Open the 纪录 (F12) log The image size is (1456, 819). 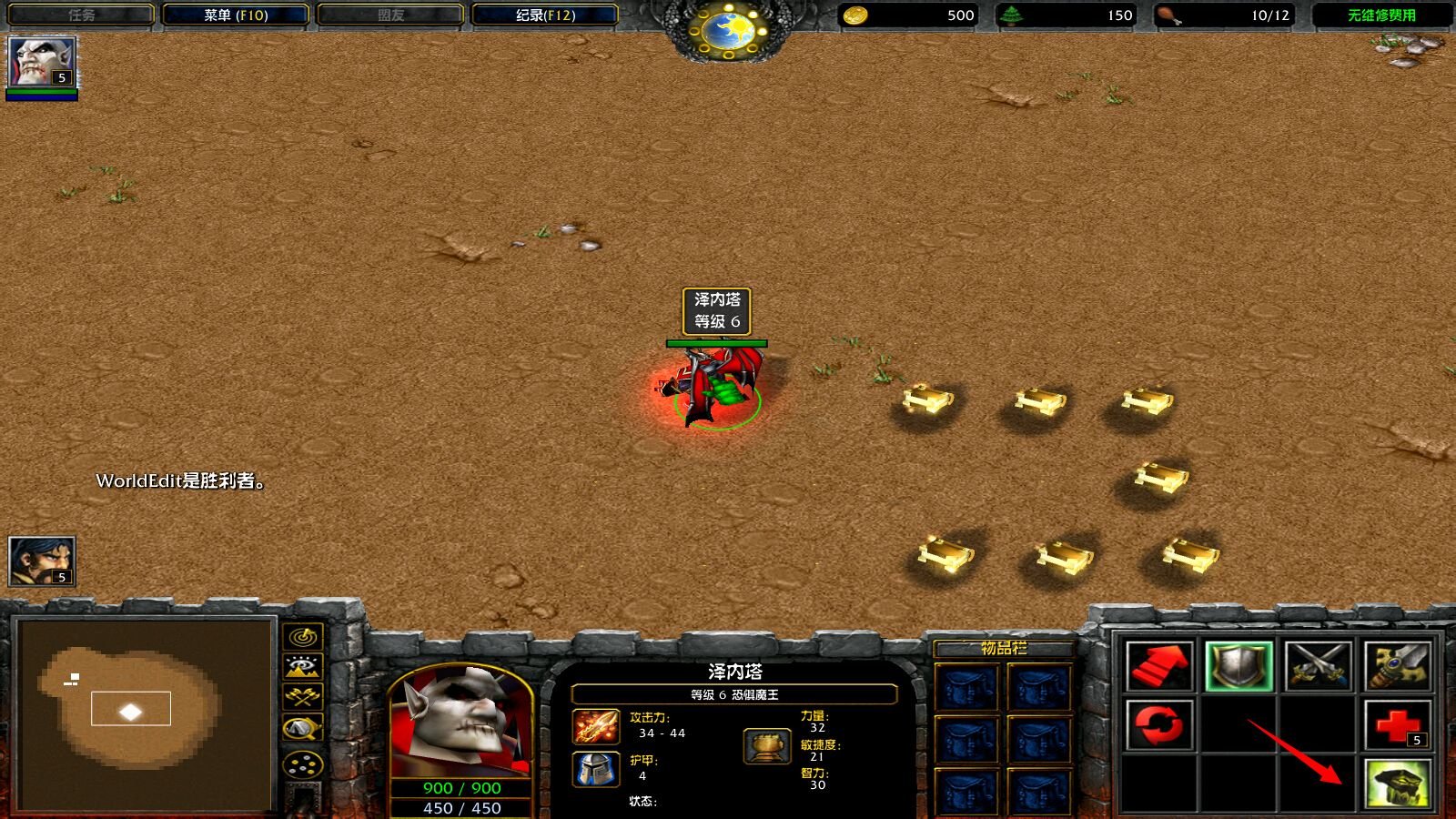545,15
